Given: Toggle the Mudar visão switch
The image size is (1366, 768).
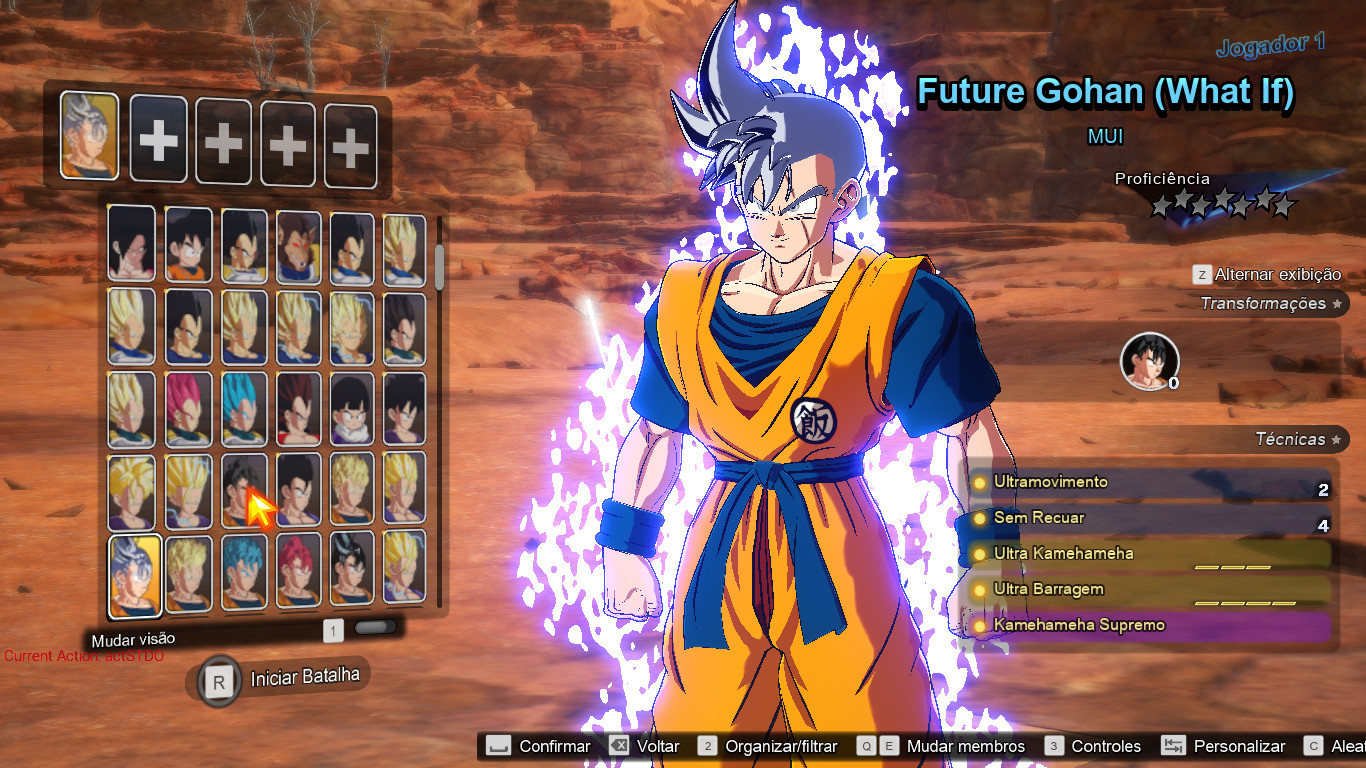Looking at the screenshot, I should (x=375, y=629).
